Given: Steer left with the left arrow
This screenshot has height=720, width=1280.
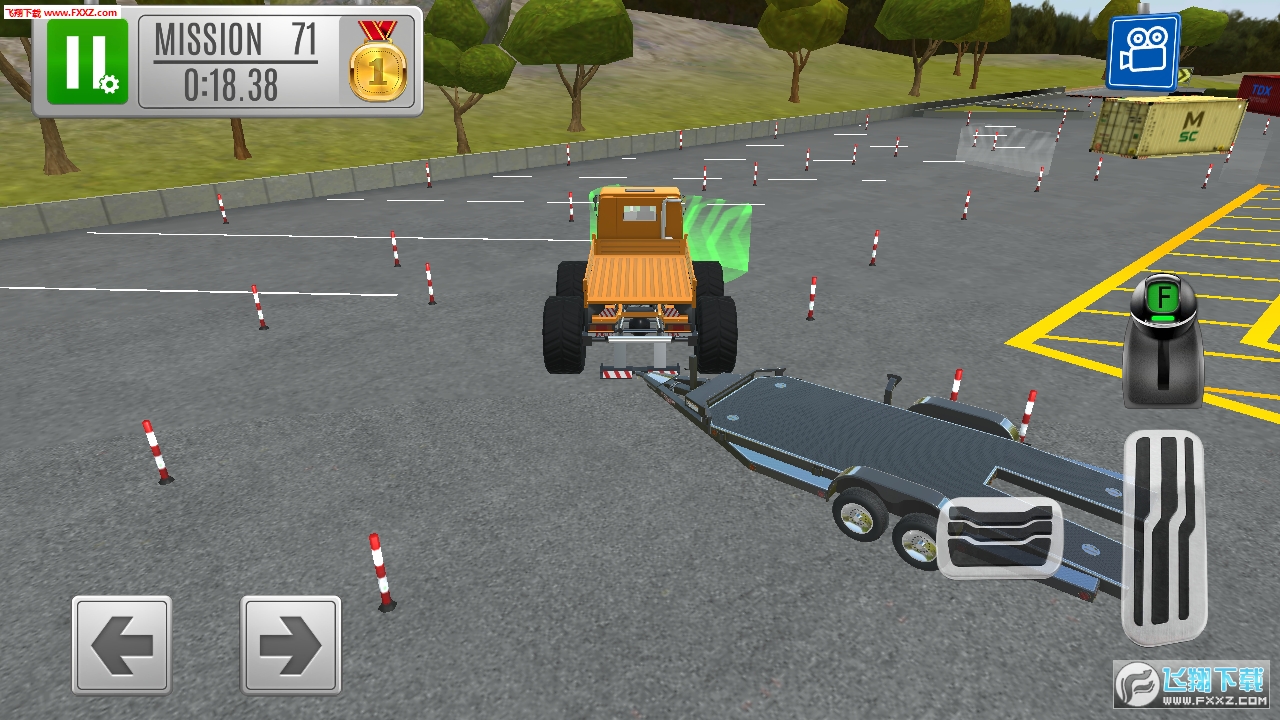Looking at the screenshot, I should point(121,645).
